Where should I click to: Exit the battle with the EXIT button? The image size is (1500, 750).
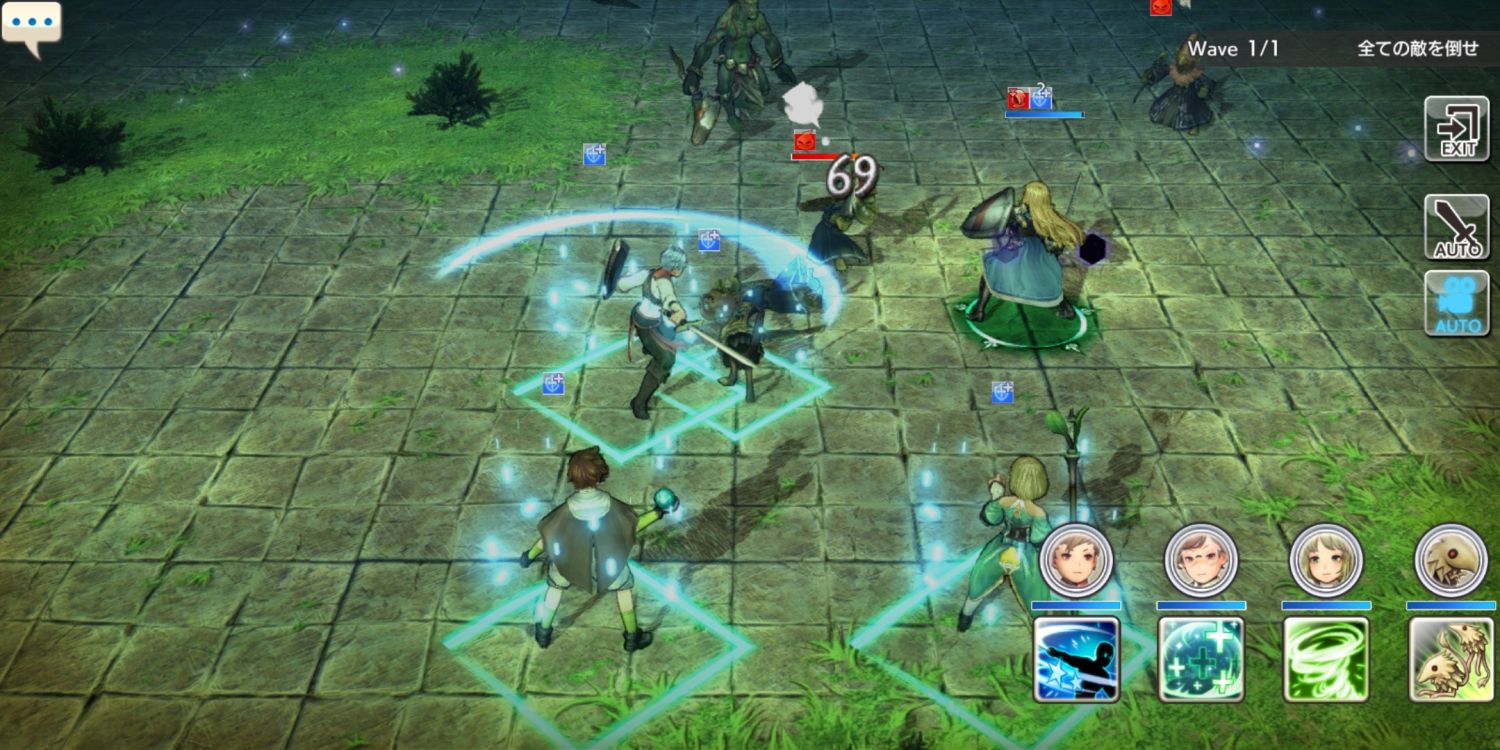click(1456, 129)
